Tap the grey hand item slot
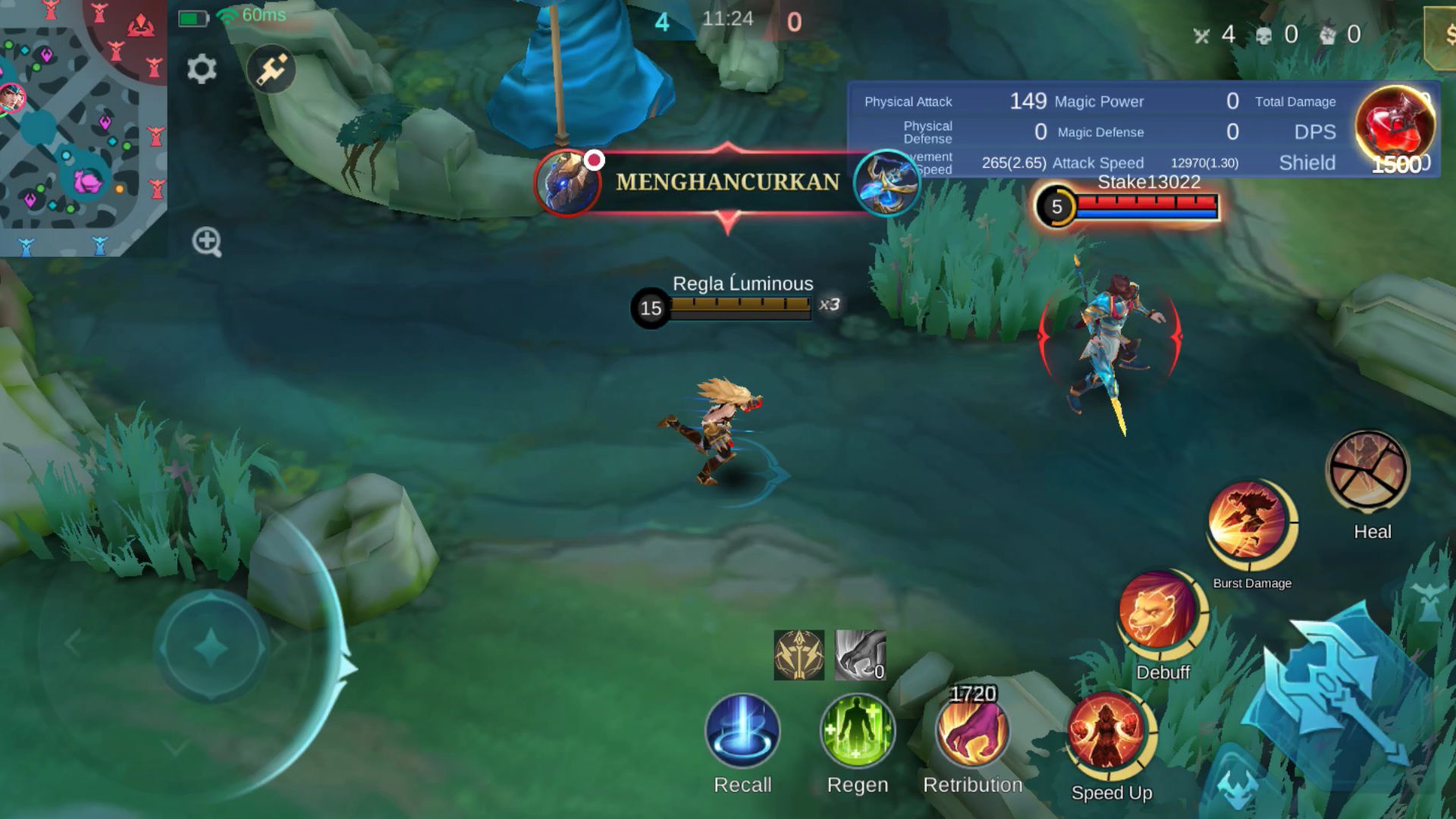The width and height of the screenshot is (1456, 819). tap(860, 654)
